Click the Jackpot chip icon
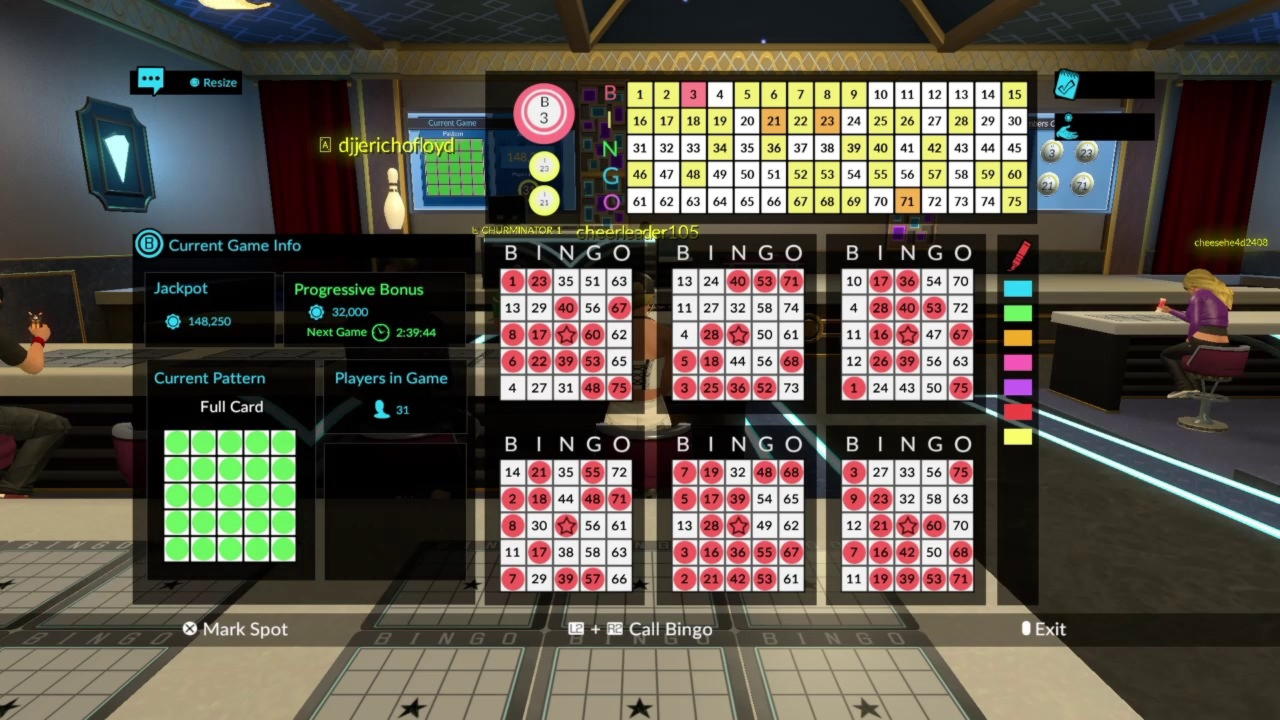The height and width of the screenshot is (720, 1280). 173,321
